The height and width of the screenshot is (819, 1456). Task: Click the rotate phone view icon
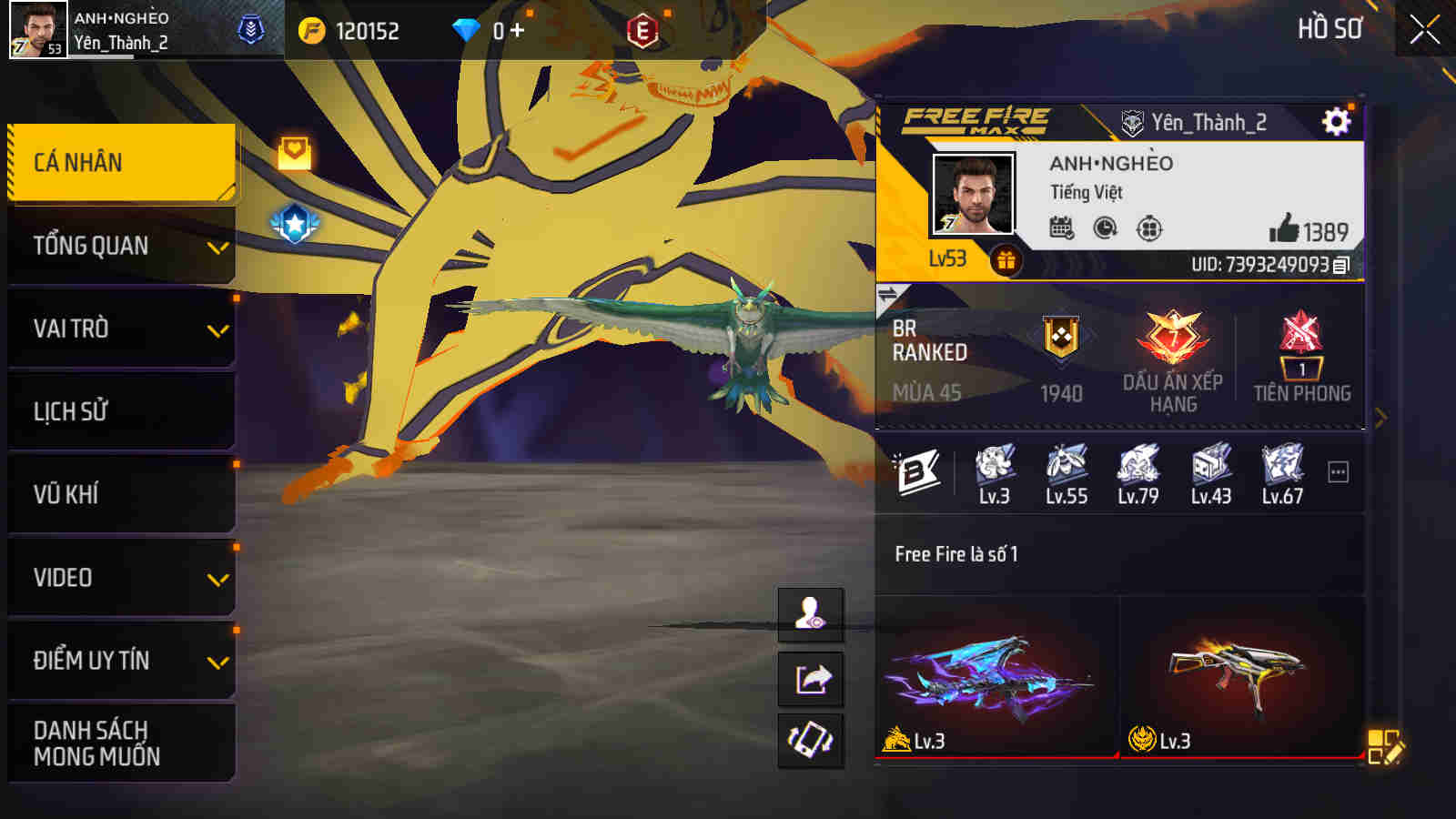coord(811,739)
